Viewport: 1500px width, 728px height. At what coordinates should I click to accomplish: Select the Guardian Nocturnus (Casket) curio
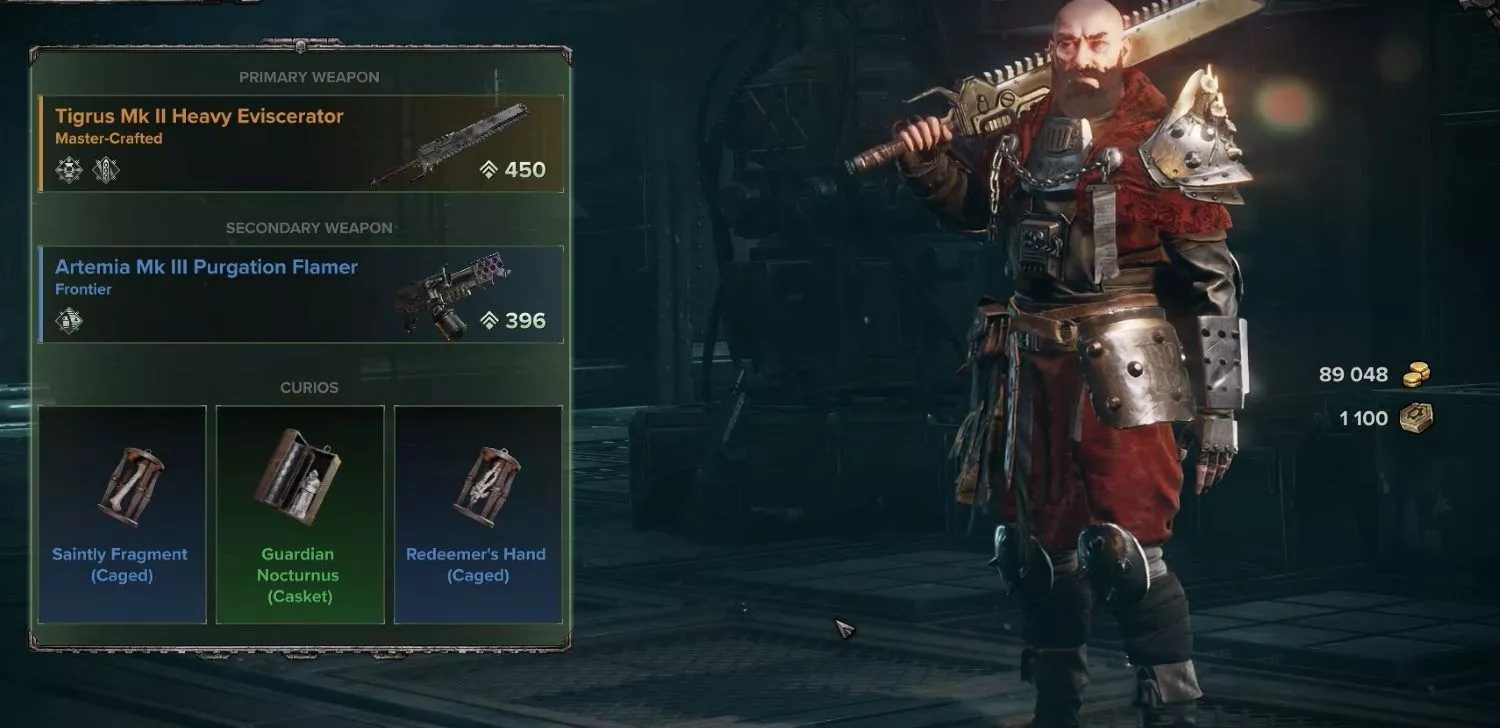[300, 514]
